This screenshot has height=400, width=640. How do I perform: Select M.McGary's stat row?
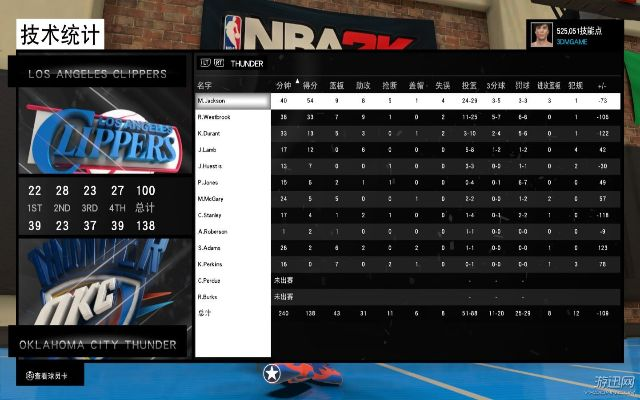(232, 199)
